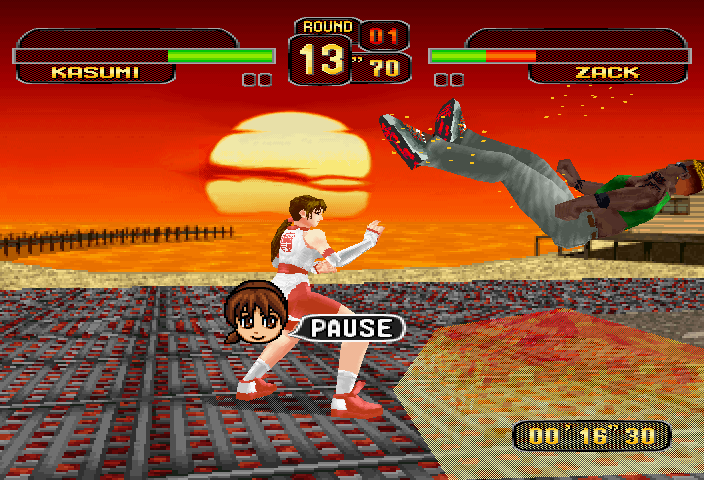This screenshot has width=704, height=480.
Task: Click the PAUSE label
Action: point(351,327)
